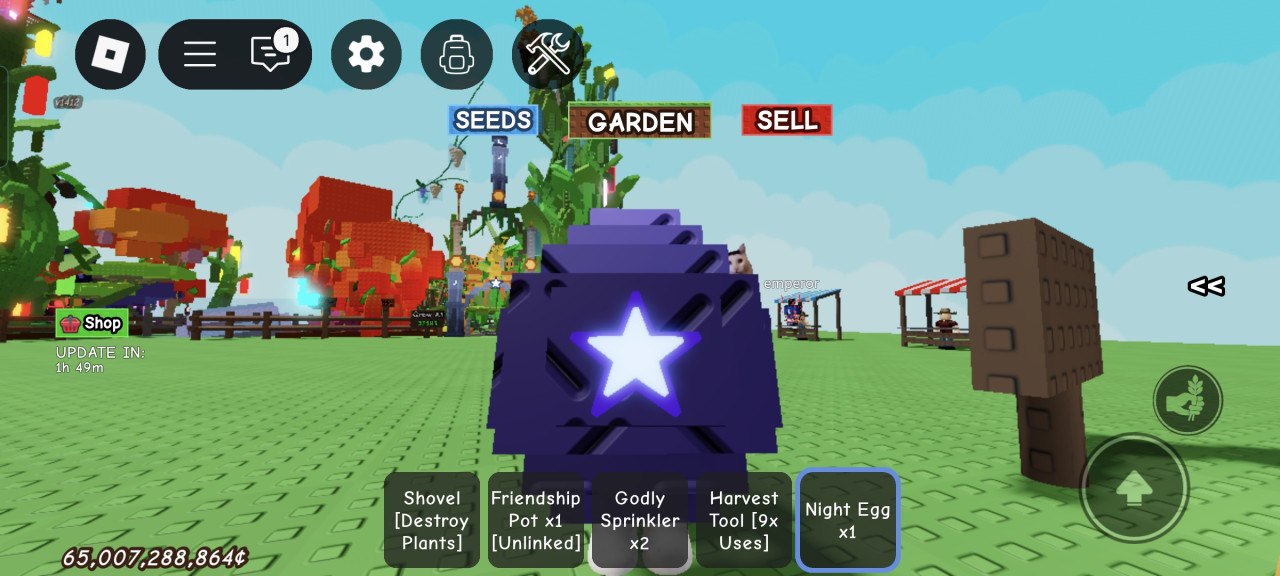Viewport: 1280px width, 576px height.
Task: Tap the hand holding plant button
Action: coord(1188,400)
